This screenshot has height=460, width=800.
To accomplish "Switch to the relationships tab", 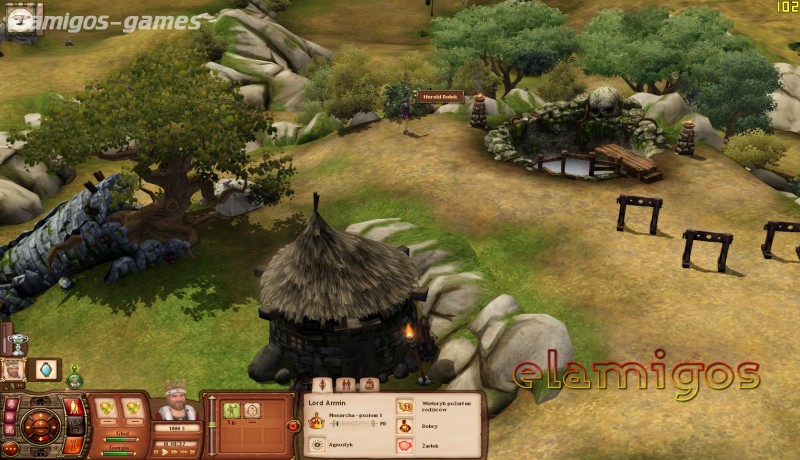I will [346, 384].
